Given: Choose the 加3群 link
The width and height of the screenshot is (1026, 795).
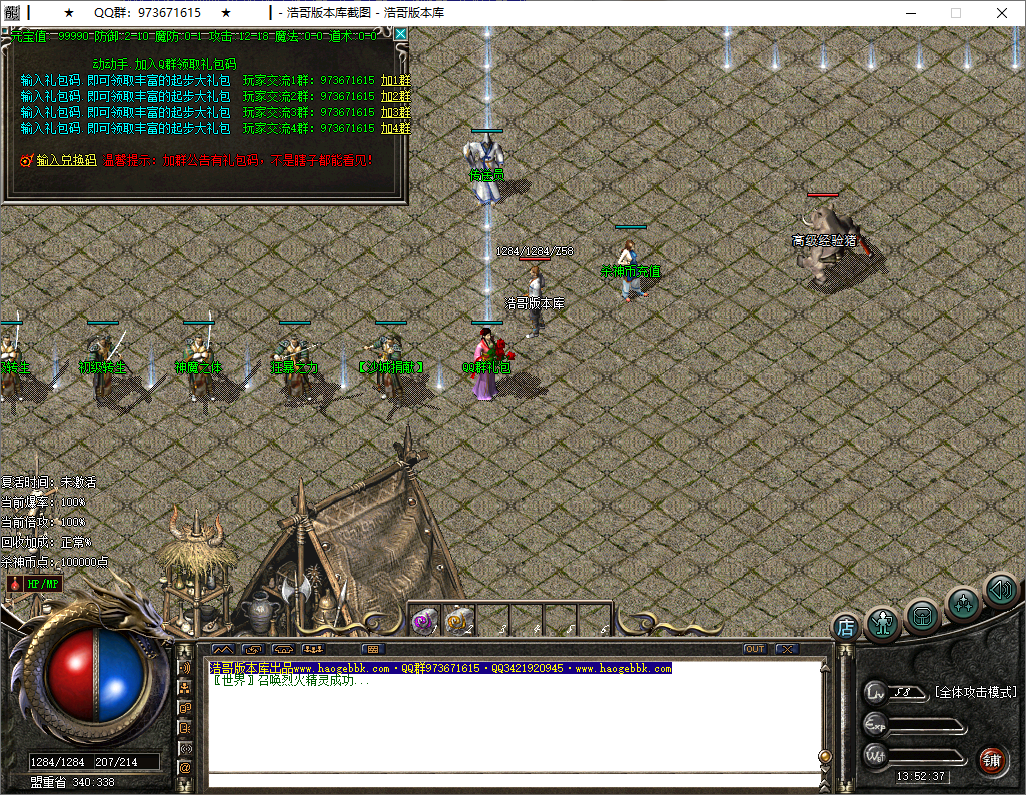Looking at the screenshot, I should [395, 112].
